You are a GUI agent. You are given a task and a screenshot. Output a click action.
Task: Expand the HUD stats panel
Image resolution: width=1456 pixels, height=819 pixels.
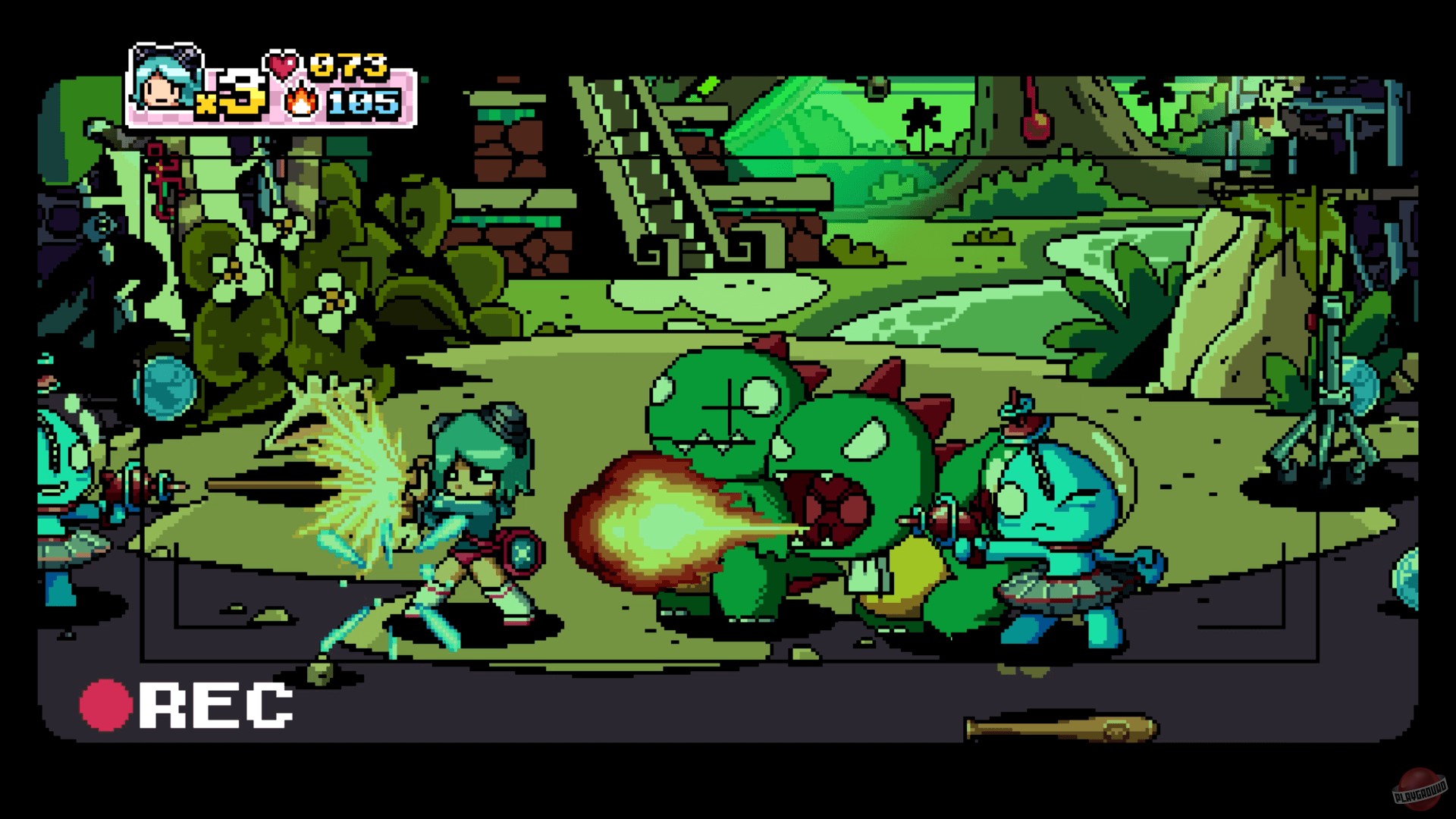pyautogui.click(x=273, y=87)
